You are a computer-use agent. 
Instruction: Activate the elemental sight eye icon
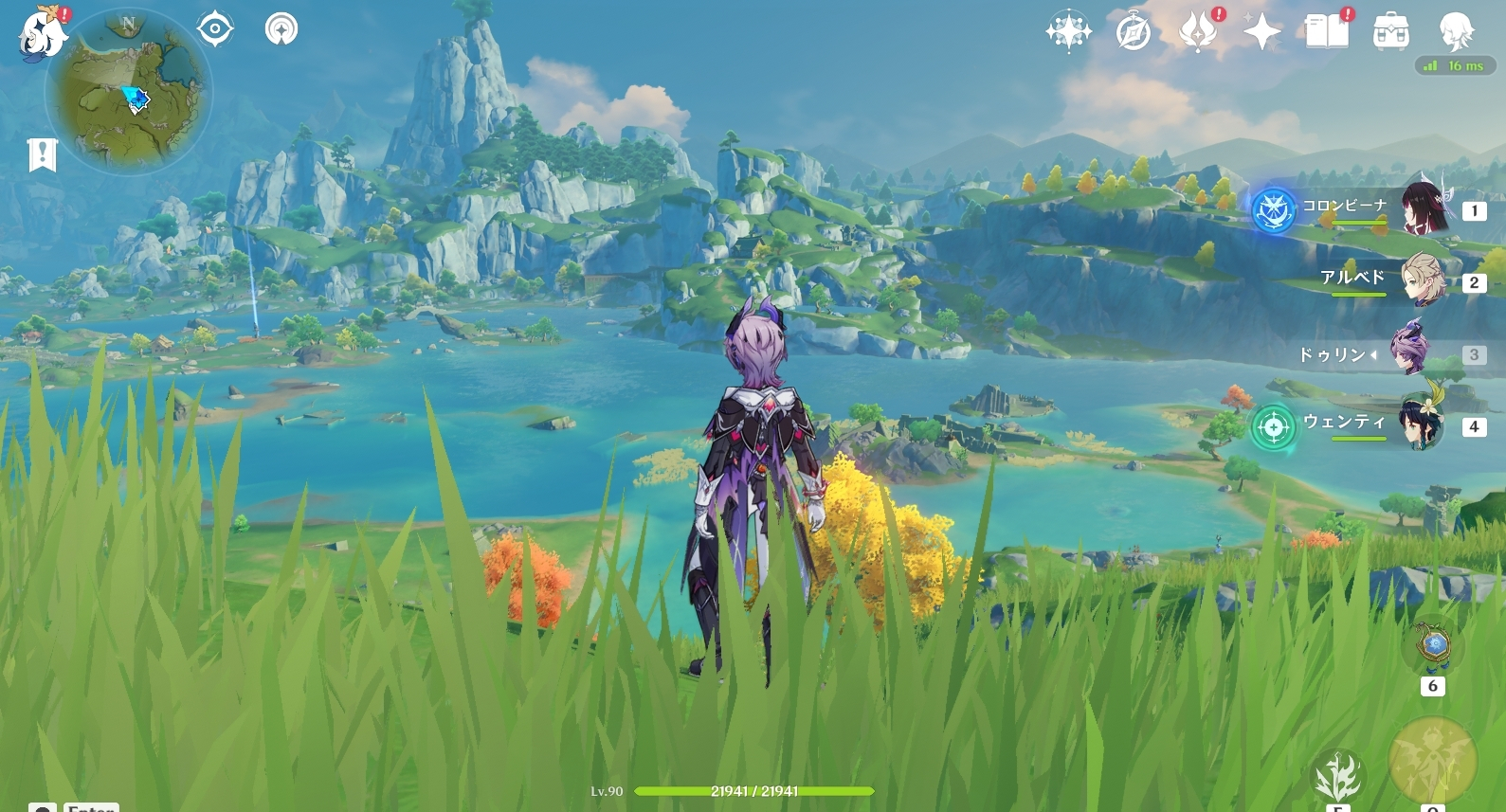215,29
